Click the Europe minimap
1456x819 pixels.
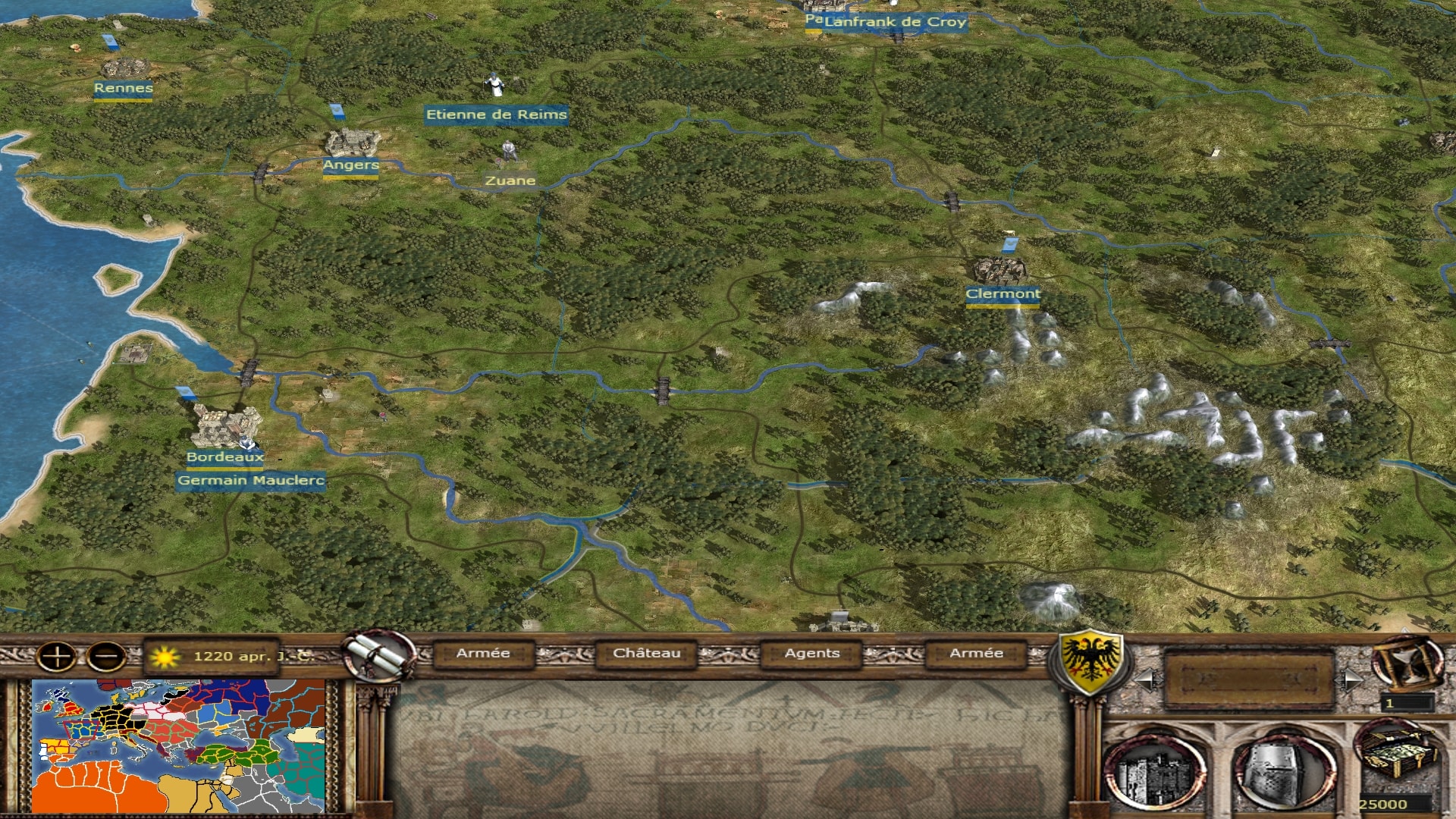pyautogui.click(x=179, y=746)
